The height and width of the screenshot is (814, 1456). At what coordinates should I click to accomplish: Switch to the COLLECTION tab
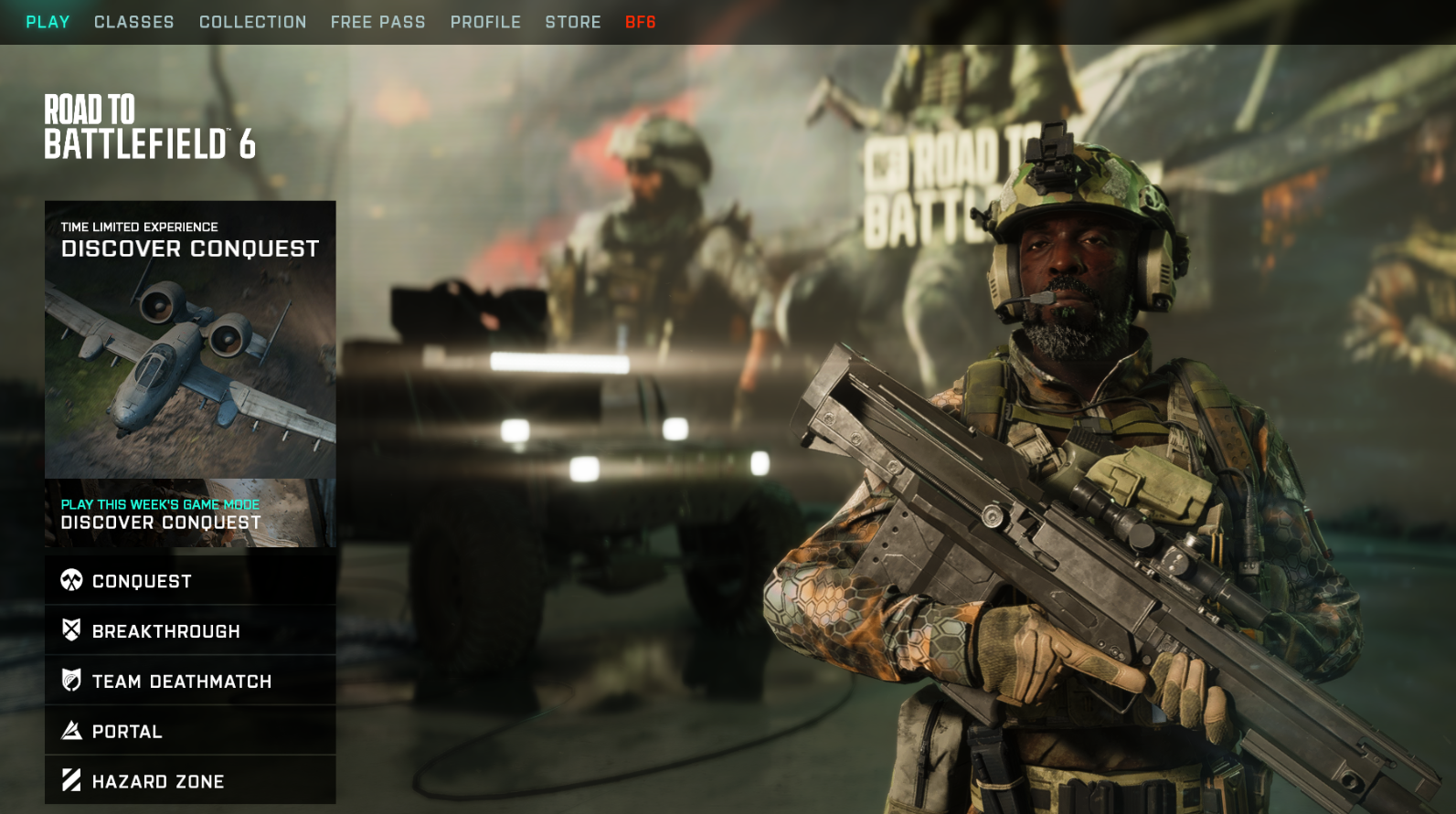tap(252, 22)
